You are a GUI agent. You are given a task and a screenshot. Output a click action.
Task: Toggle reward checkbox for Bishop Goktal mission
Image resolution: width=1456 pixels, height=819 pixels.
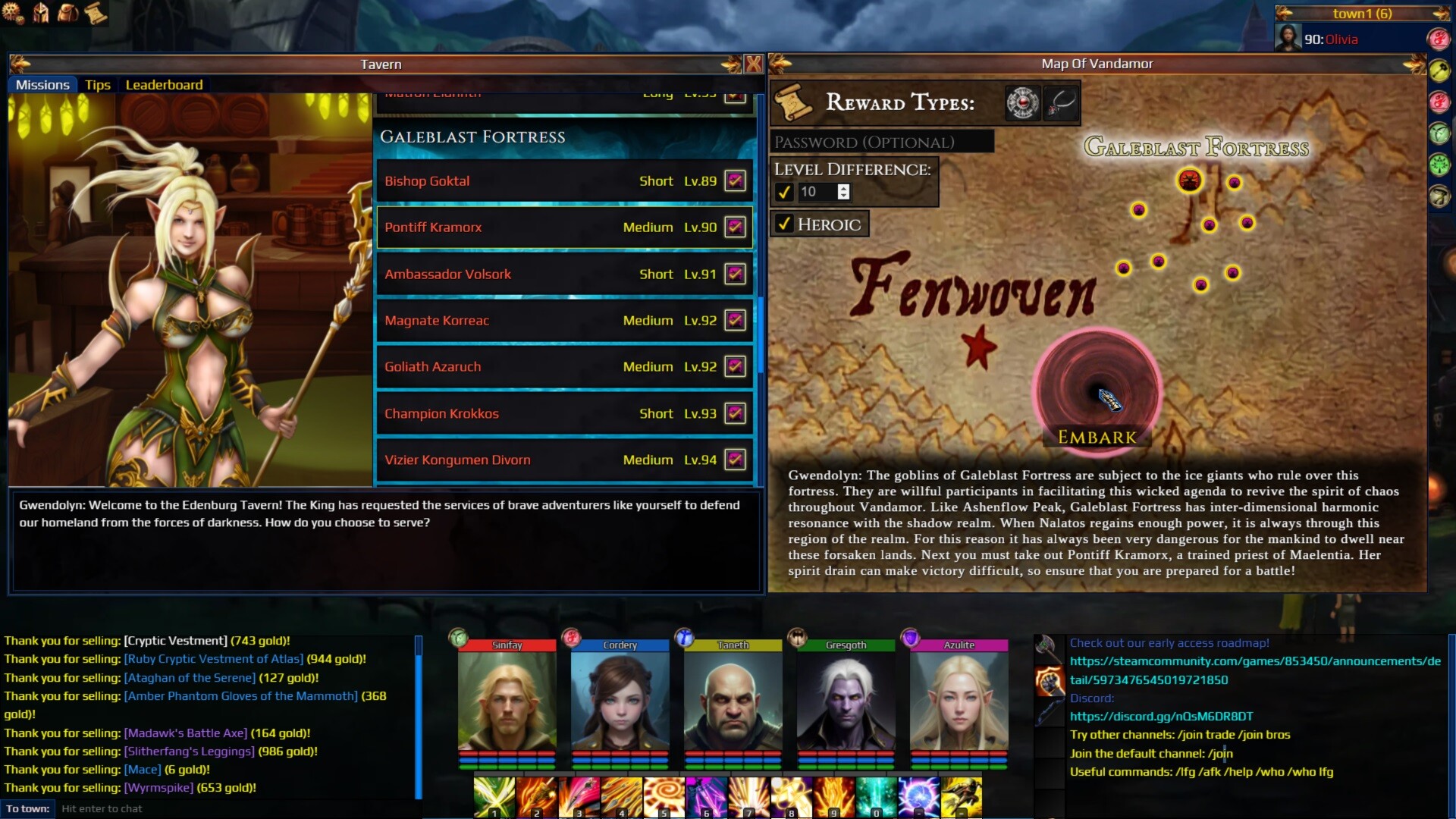pos(734,180)
